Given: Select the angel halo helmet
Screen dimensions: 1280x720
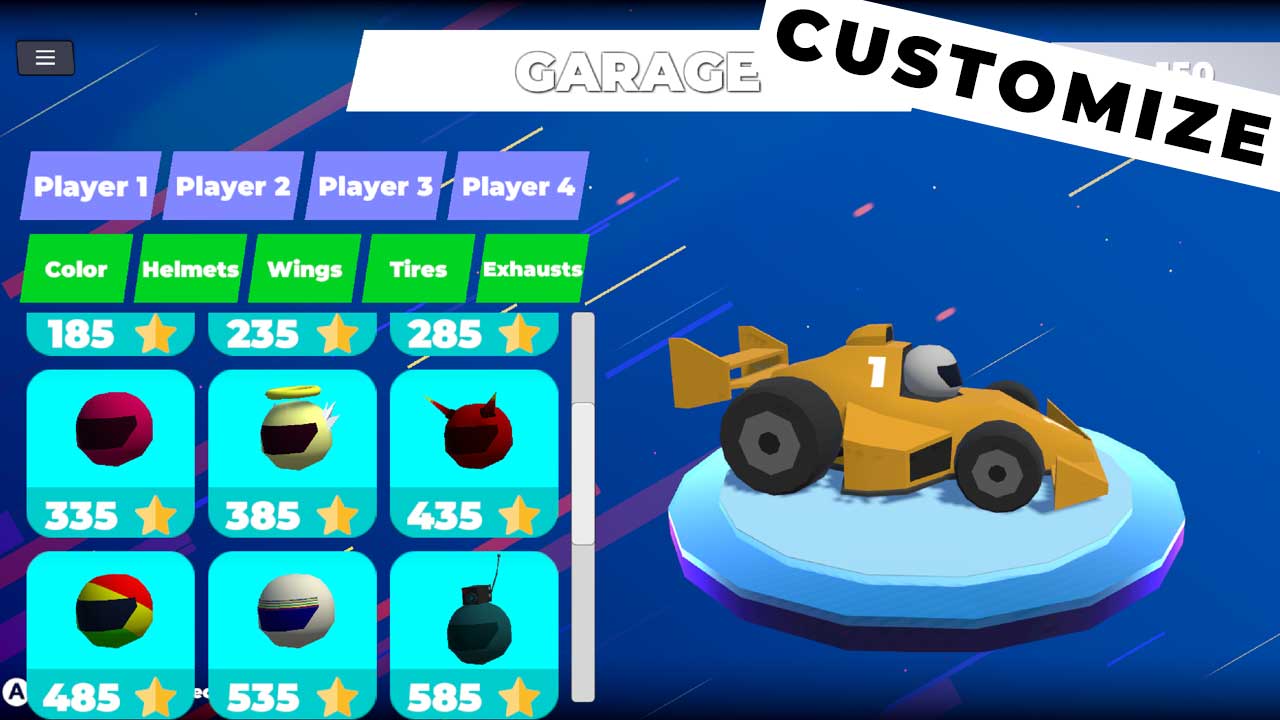Looking at the screenshot, I should point(292,432).
